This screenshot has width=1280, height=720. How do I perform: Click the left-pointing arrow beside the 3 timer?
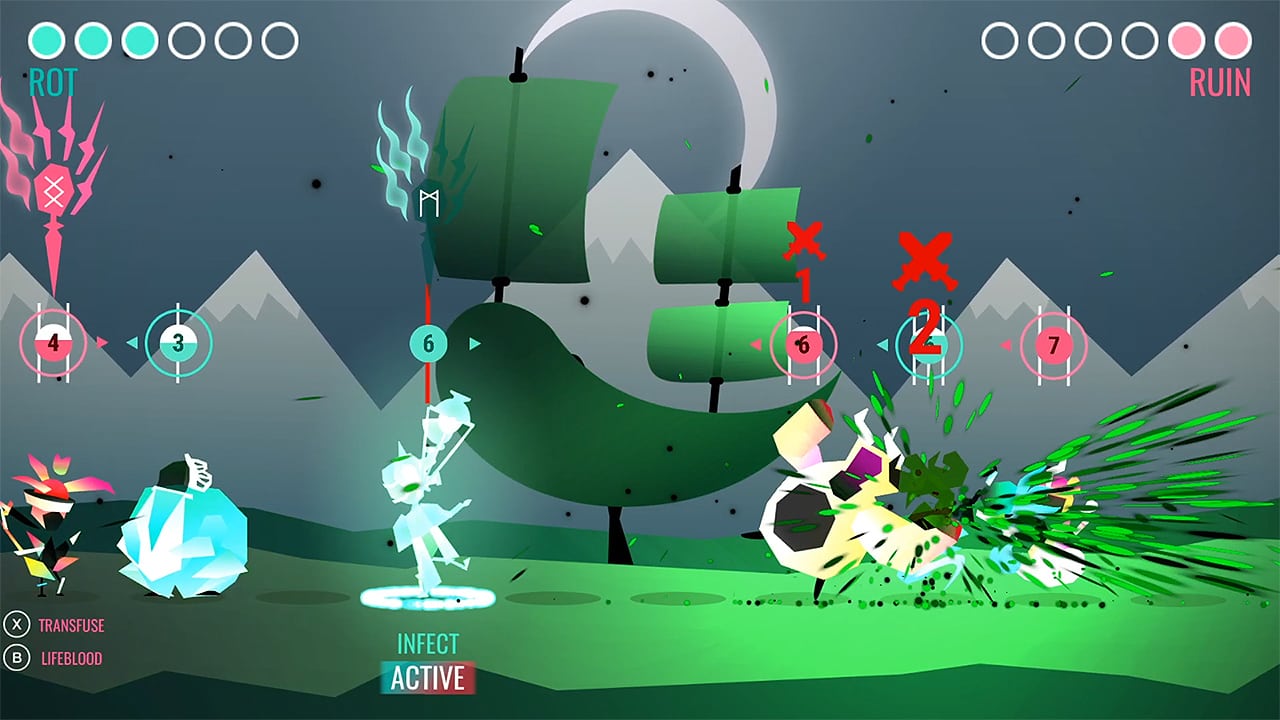[132, 343]
